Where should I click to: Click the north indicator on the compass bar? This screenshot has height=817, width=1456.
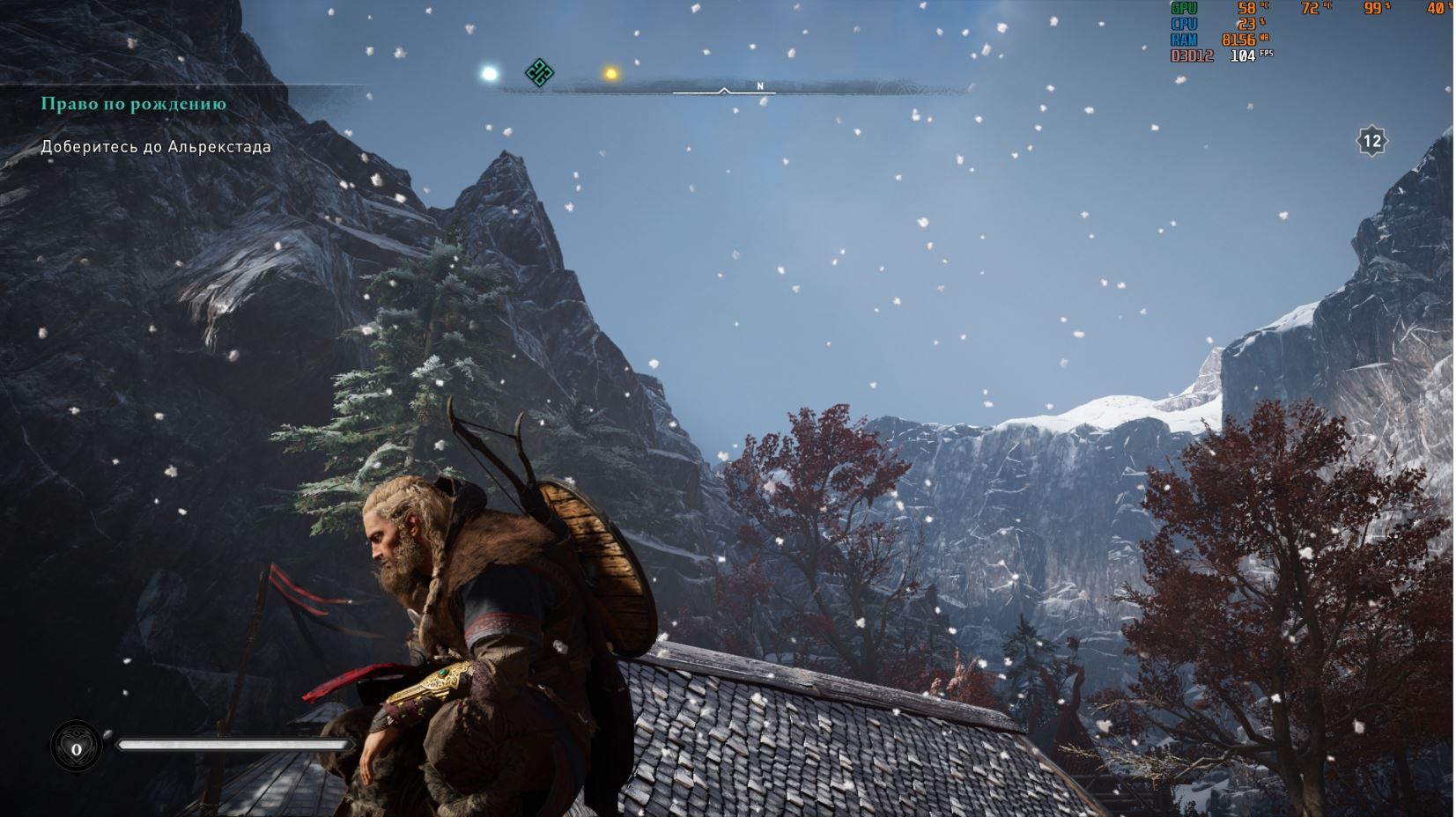click(760, 86)
